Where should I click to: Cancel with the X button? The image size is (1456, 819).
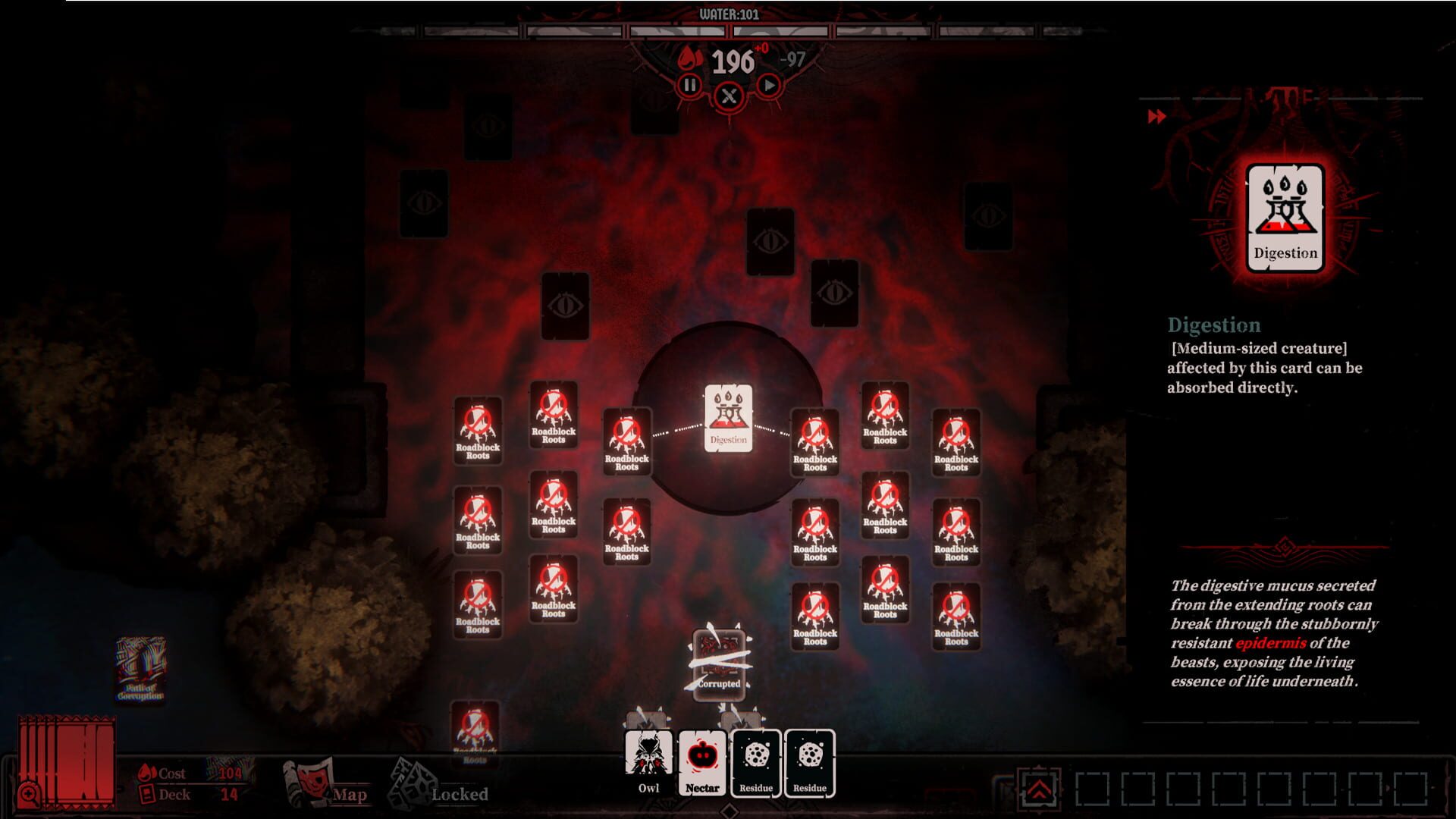point(728,96)
